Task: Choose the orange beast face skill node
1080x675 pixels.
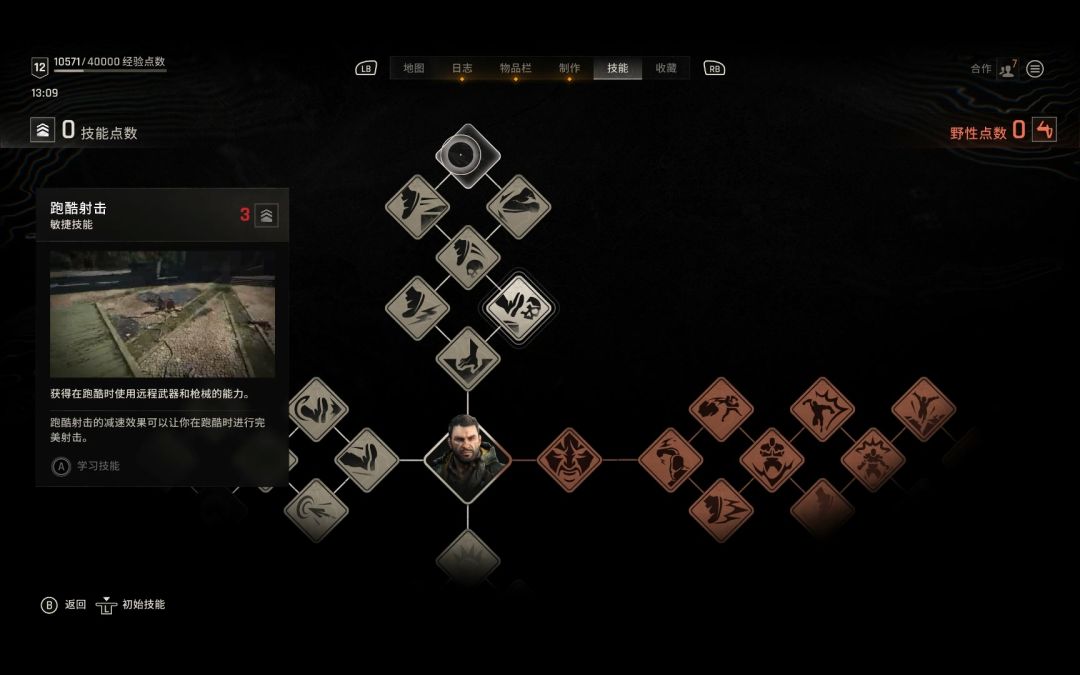Action: (x=569, y=460)
